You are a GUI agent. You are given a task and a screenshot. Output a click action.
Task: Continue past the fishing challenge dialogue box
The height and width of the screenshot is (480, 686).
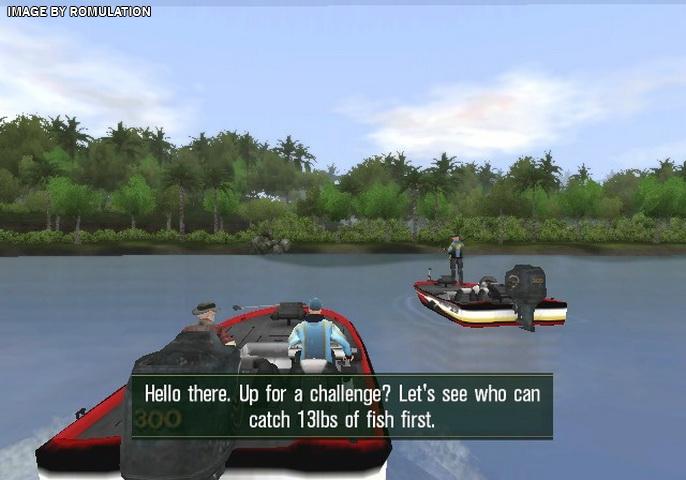pyautogui.click(x=342, y=406)
